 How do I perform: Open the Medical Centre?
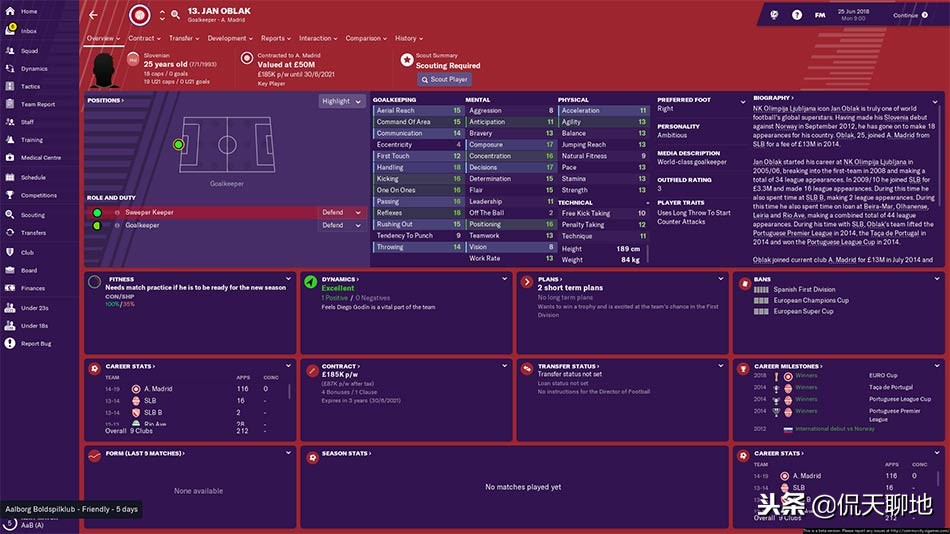coord(40,158)
